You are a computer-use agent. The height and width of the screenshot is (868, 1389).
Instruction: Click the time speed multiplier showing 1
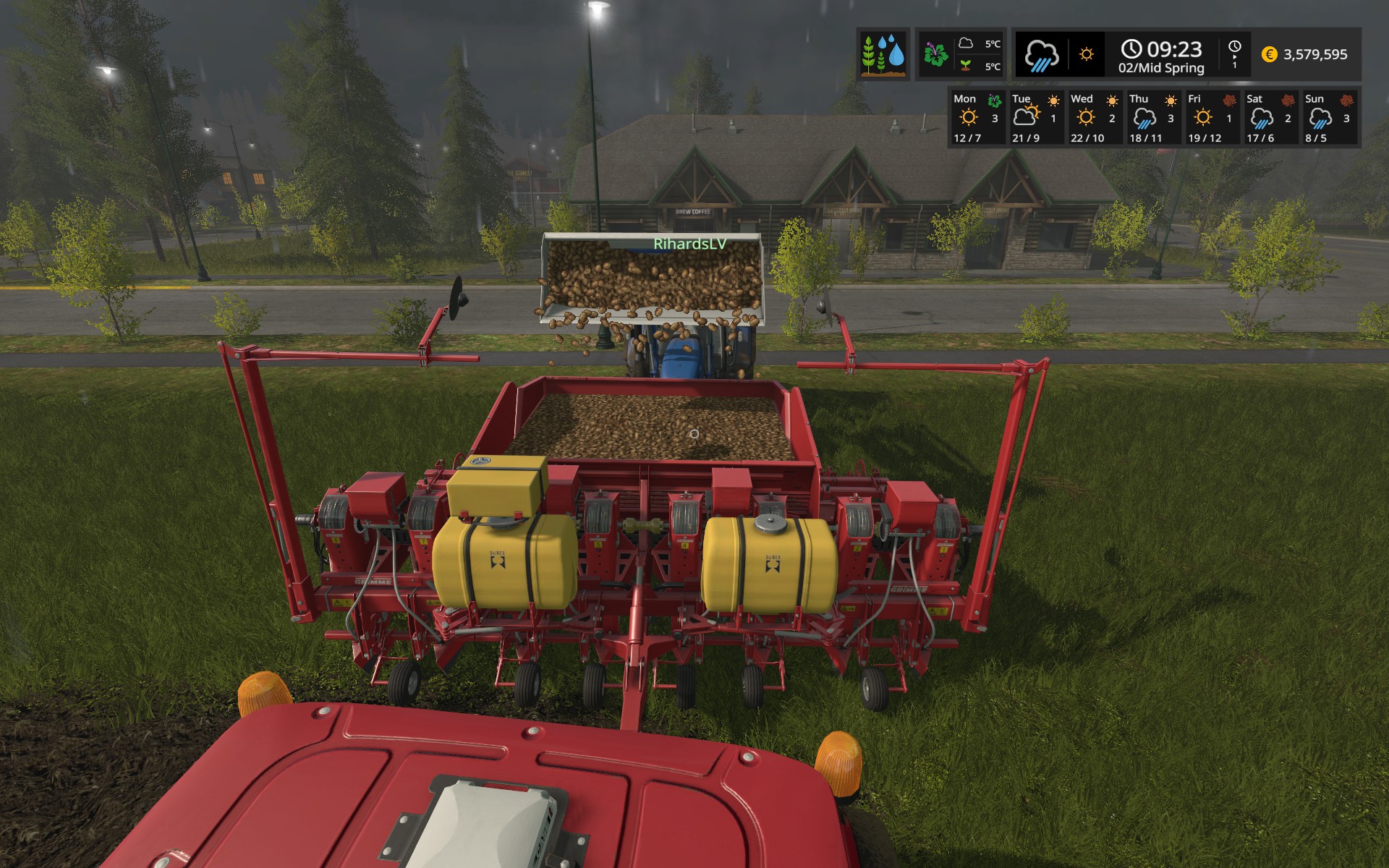pyautogui.click(x=1235, y=66)
